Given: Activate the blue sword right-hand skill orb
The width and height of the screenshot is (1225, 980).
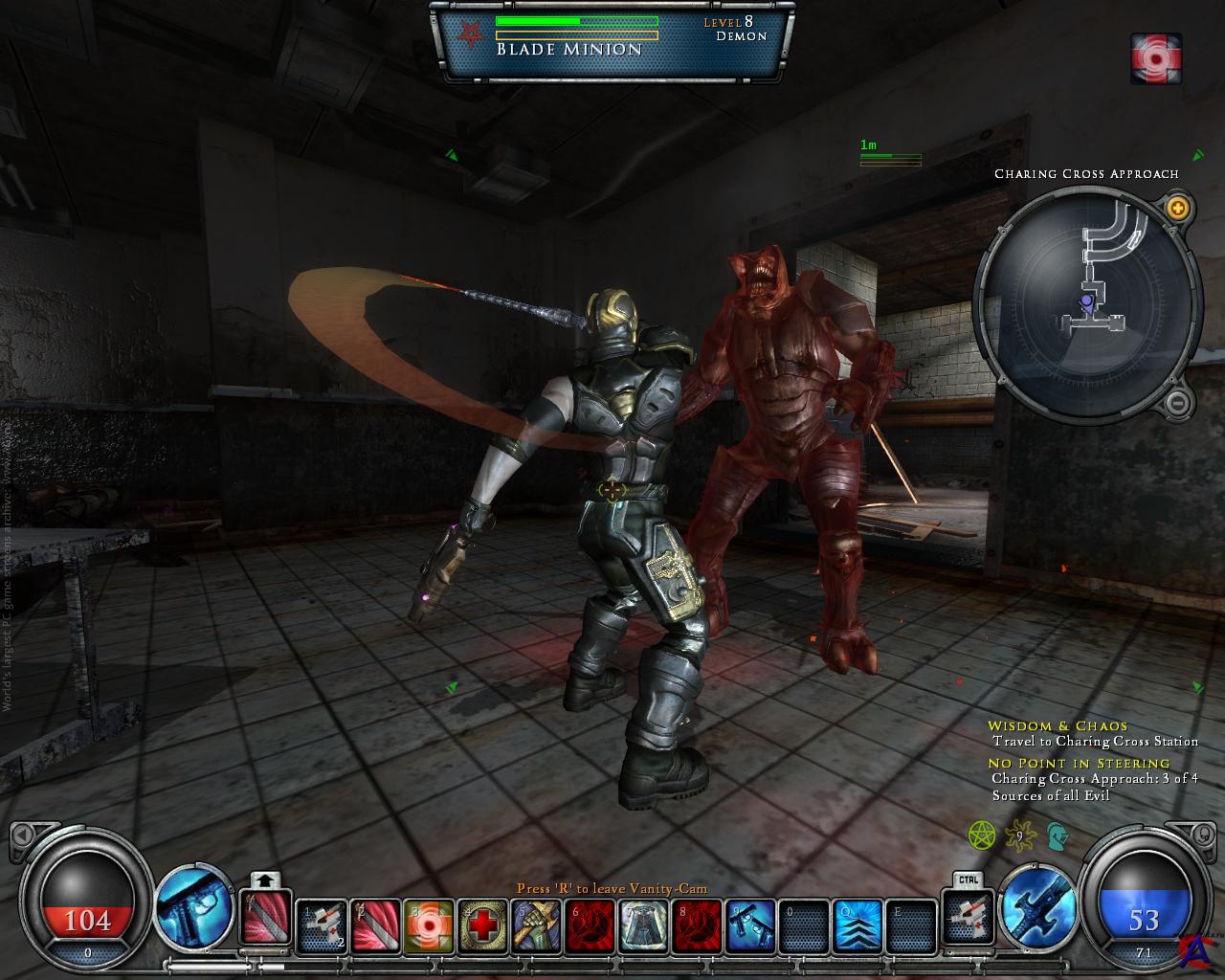Looking at the screenshot, I should pyautogui.click(x=1036, y=904).
